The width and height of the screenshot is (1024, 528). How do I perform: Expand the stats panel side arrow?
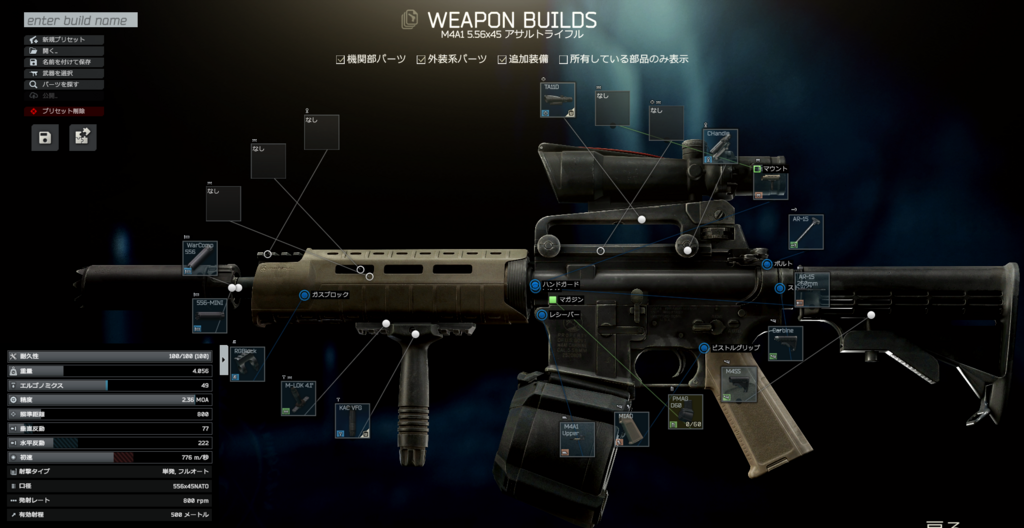coord(222,356)
